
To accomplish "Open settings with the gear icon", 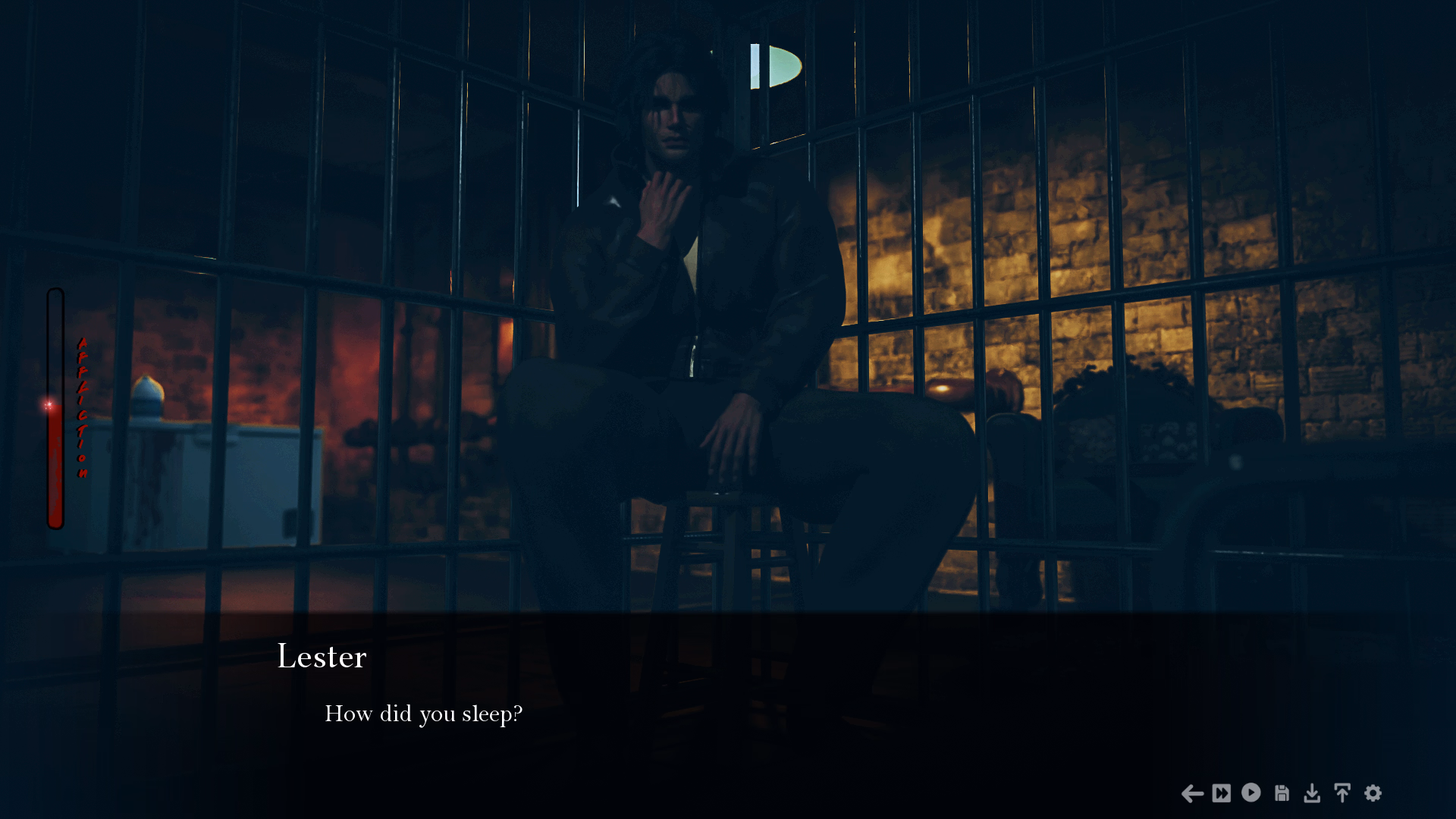I will coord(1373,793).
